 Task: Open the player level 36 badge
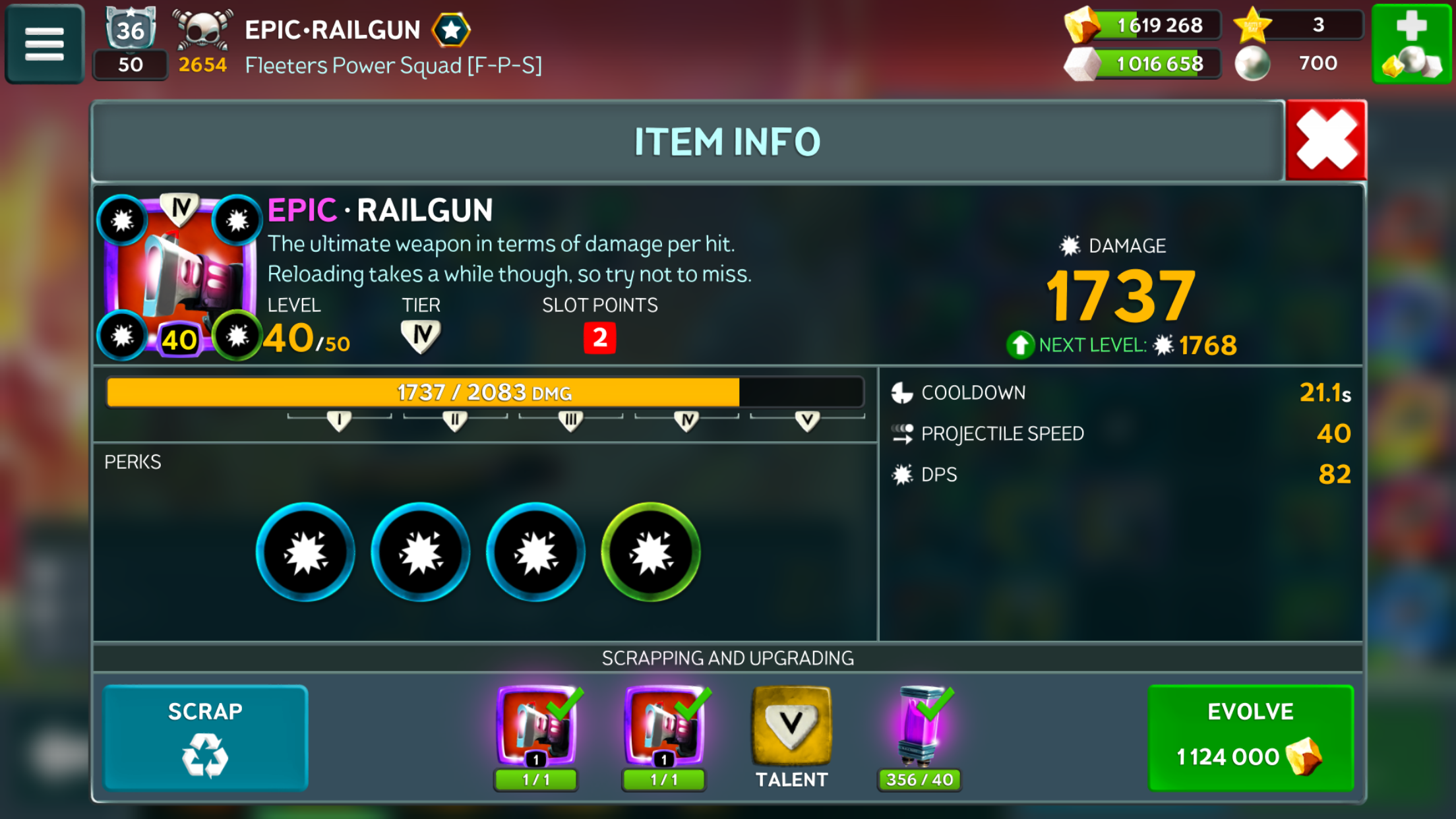click(130, 30)
